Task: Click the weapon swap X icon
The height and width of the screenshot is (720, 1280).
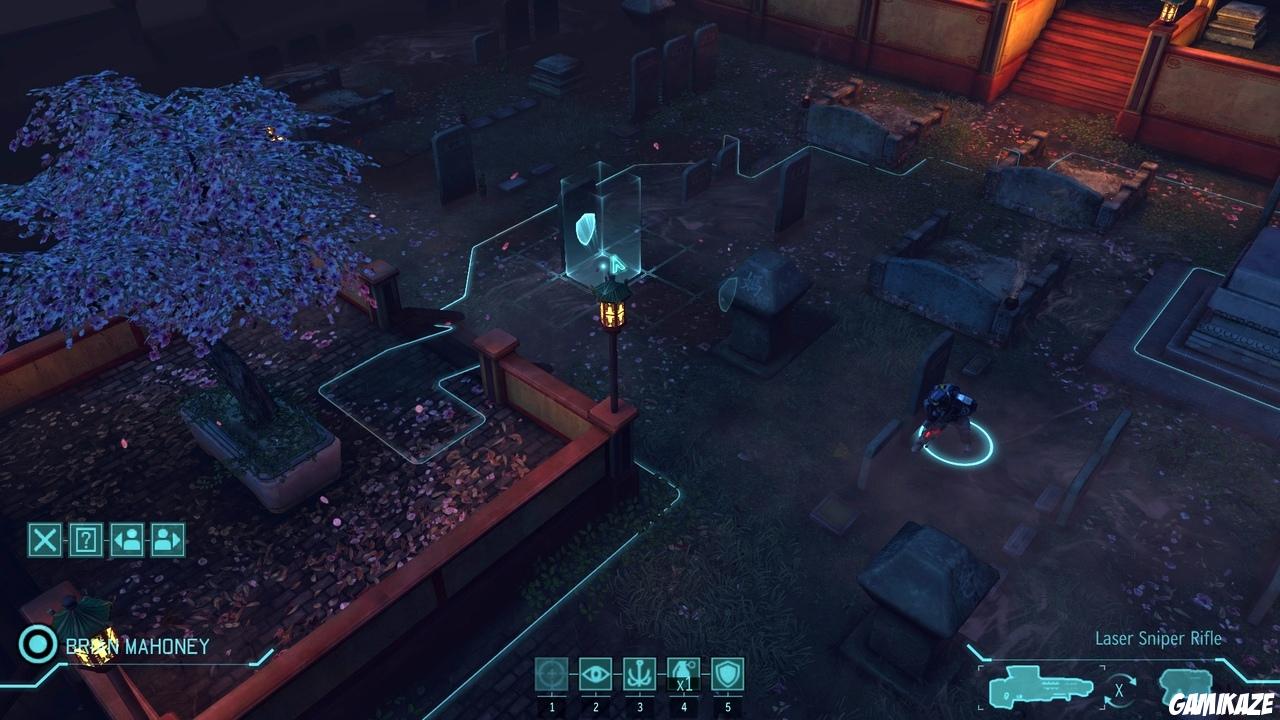Action: [x=1117, y=689]
